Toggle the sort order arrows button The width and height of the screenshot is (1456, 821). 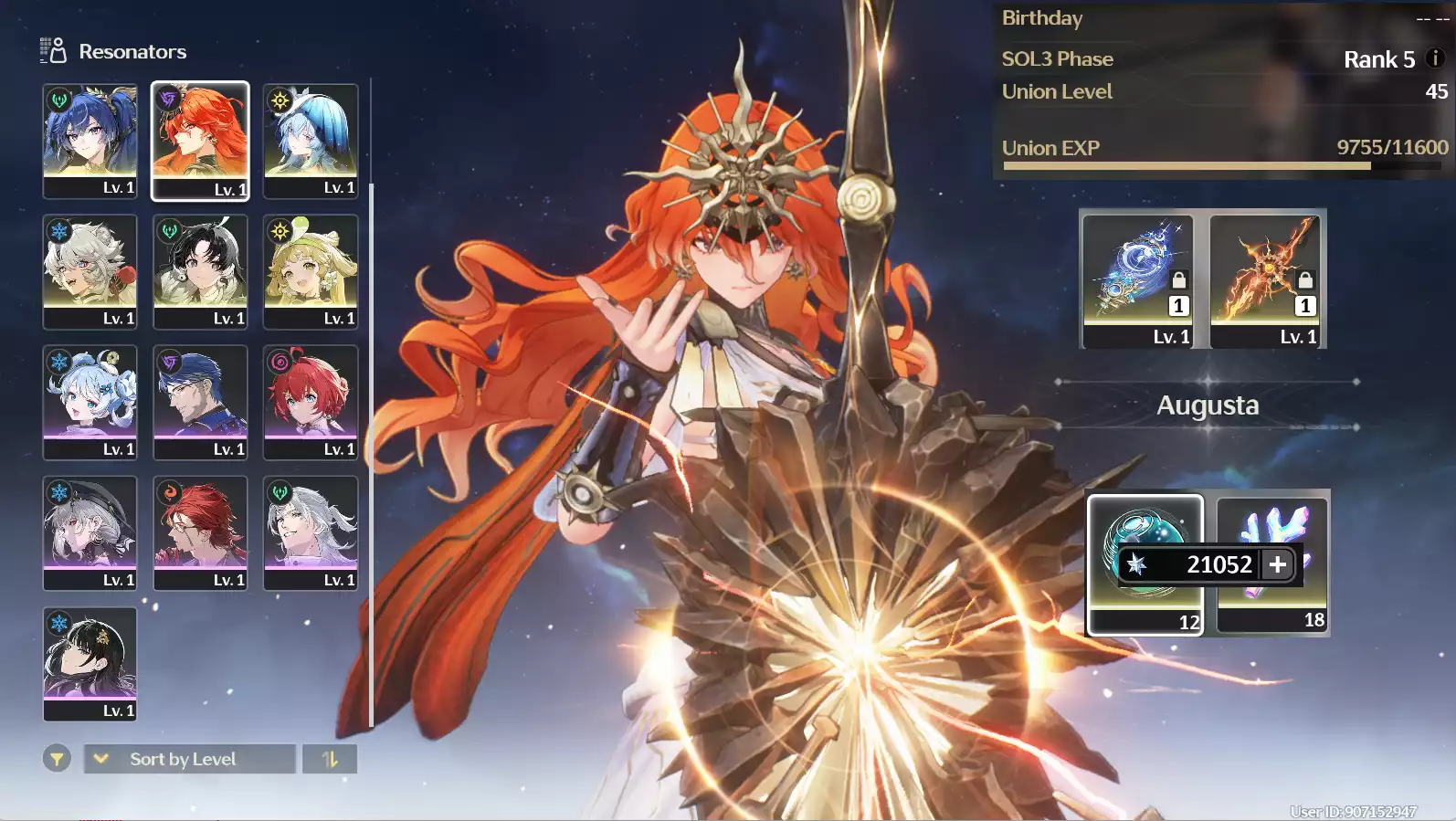click(330, 759)
